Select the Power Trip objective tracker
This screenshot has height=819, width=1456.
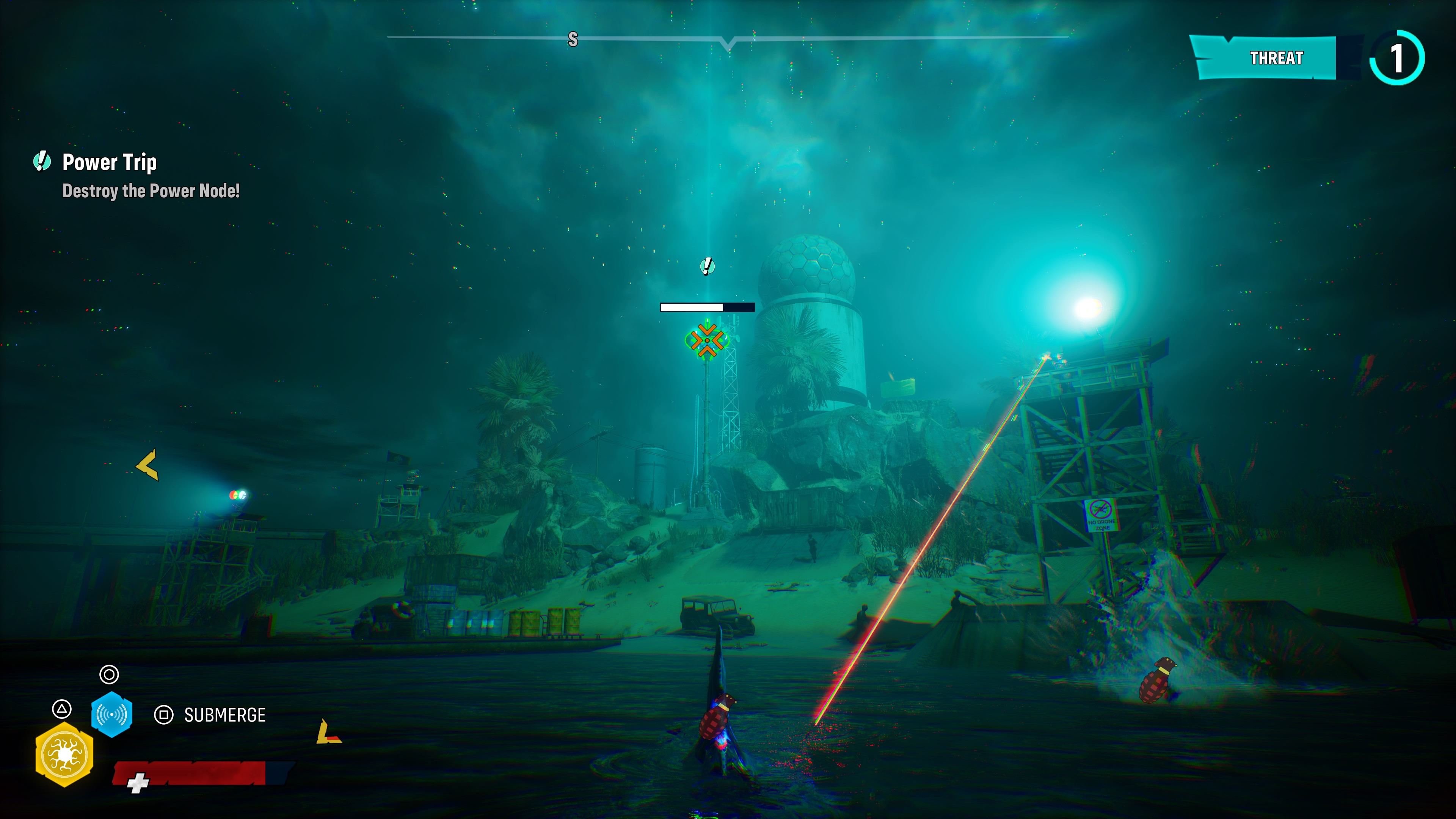(x=109, y=162)
